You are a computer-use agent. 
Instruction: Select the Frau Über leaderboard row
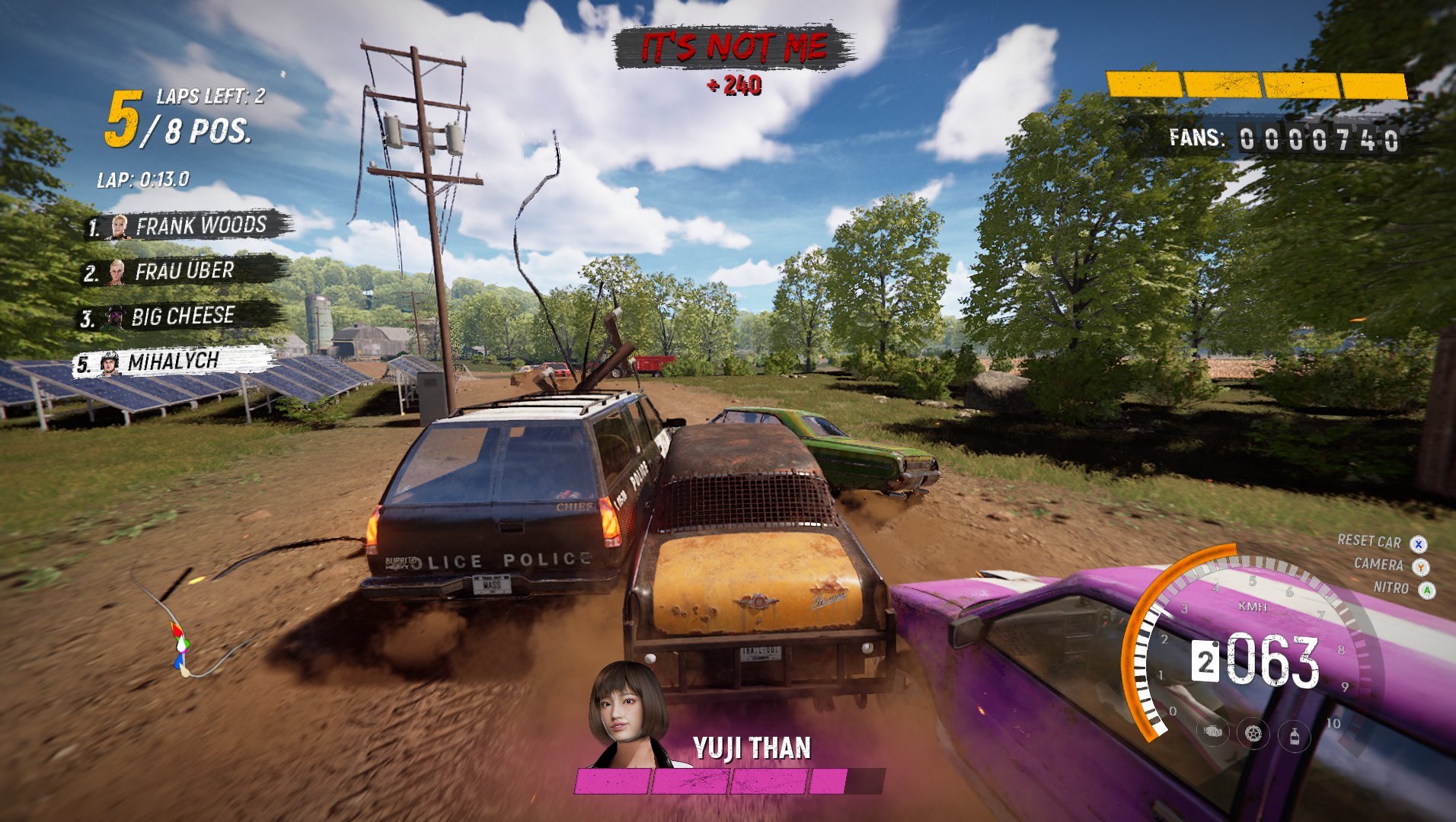pos(184,272)
